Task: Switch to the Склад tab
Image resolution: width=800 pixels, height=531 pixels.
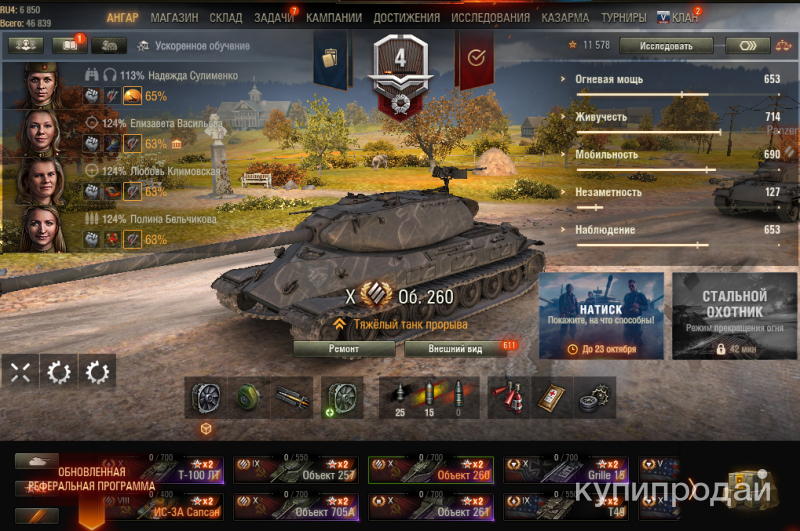Action: [226, 17]
